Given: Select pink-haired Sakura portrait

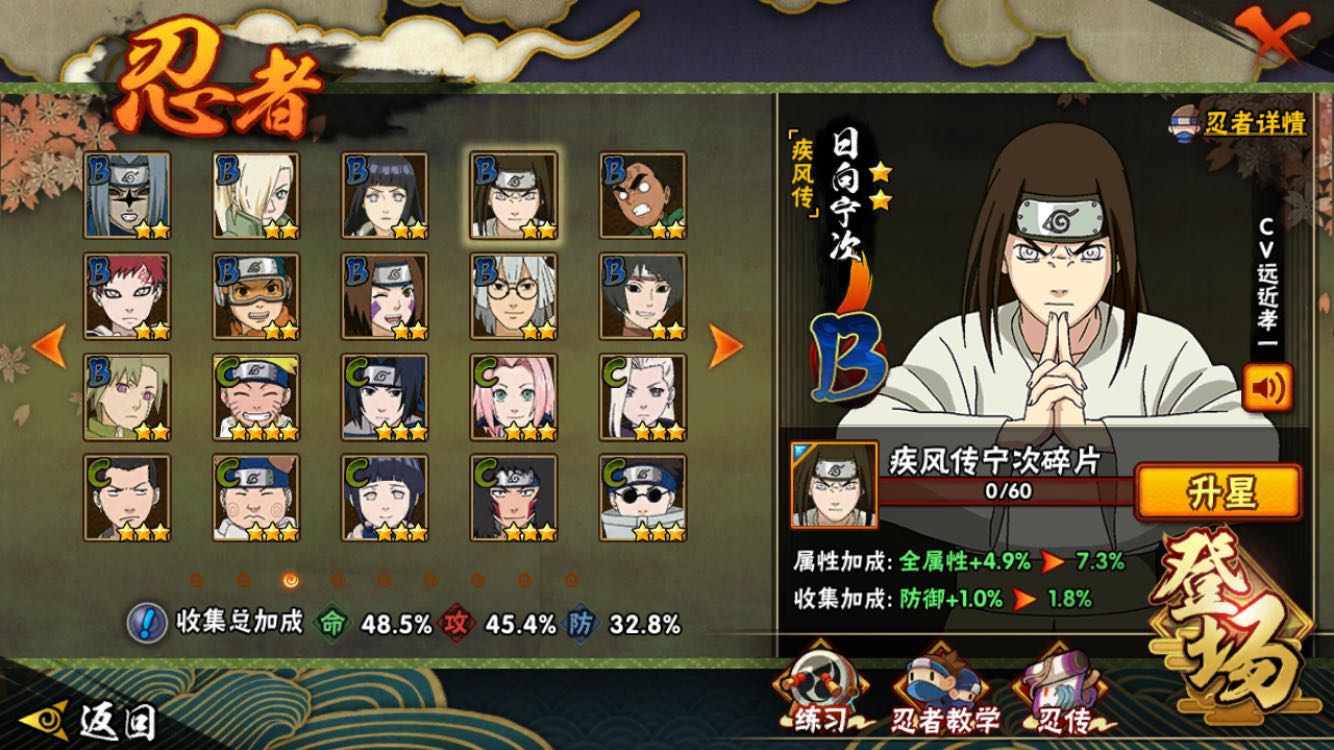Looking at the screenshot, I should [x=514, y=397].
